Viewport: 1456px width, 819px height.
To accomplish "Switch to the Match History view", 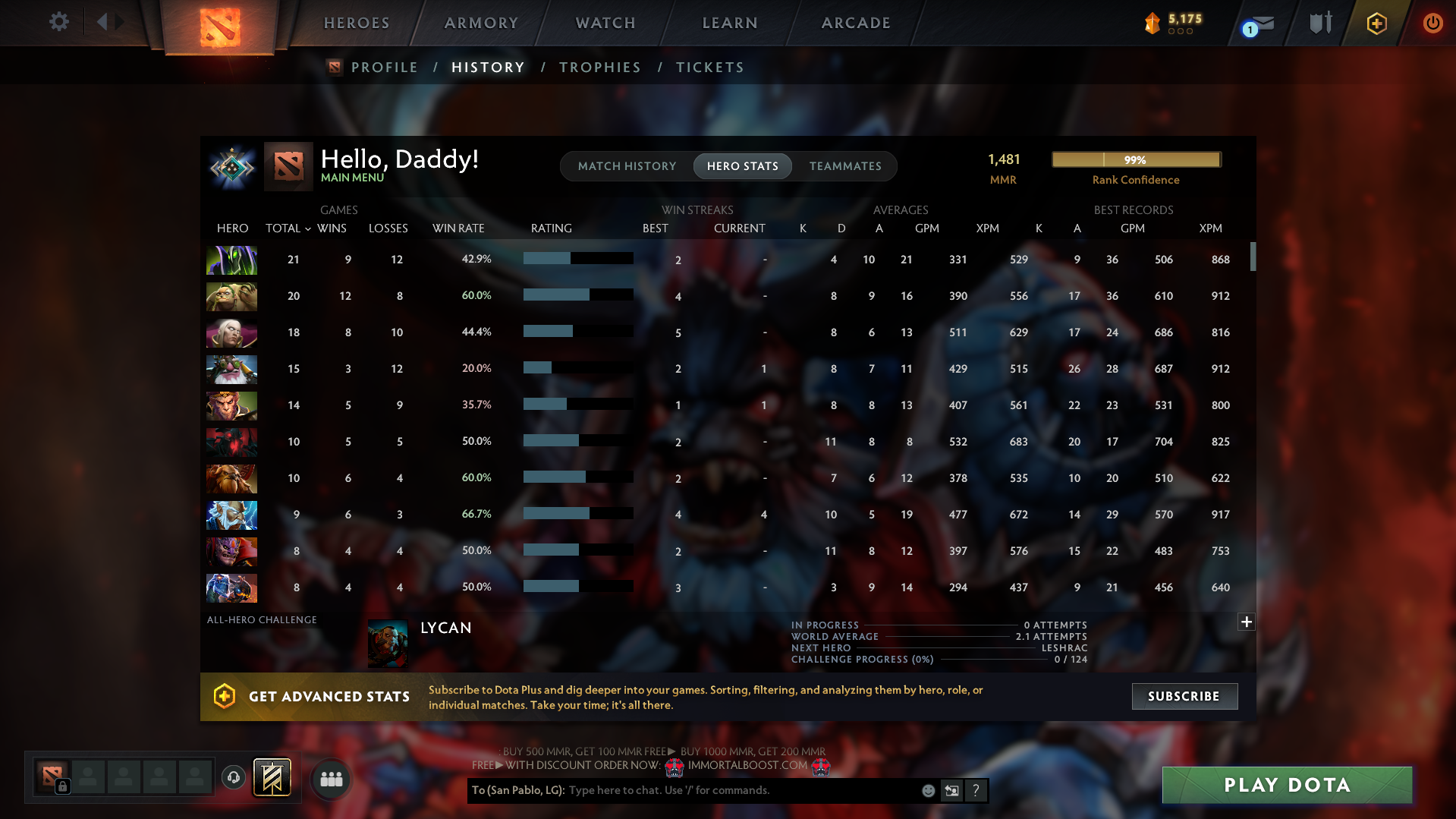I will 627,165.
